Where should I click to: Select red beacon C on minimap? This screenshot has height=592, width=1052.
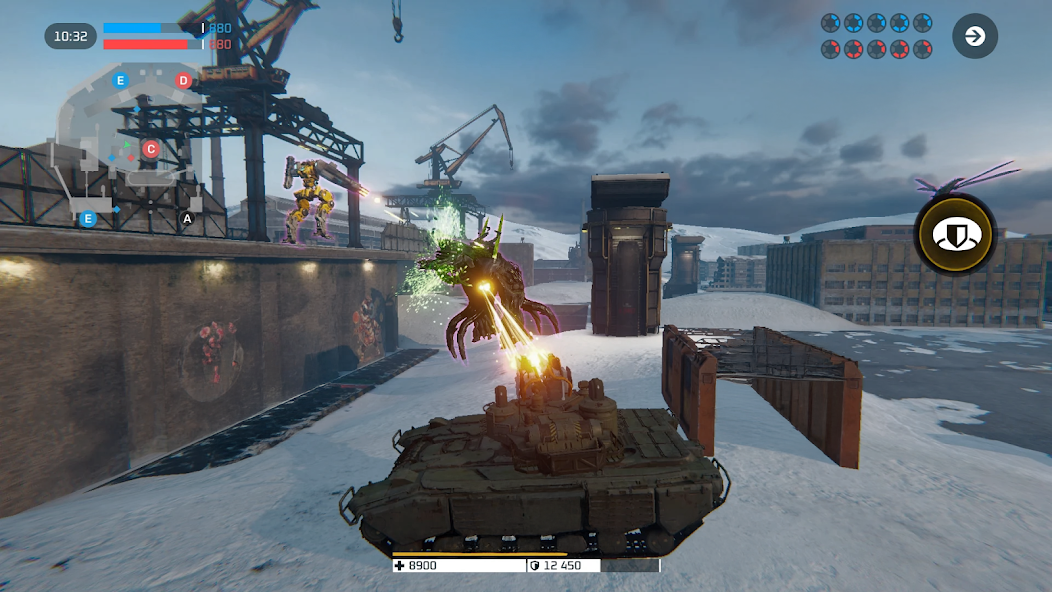pyautogui.click(x=150, y=149)
